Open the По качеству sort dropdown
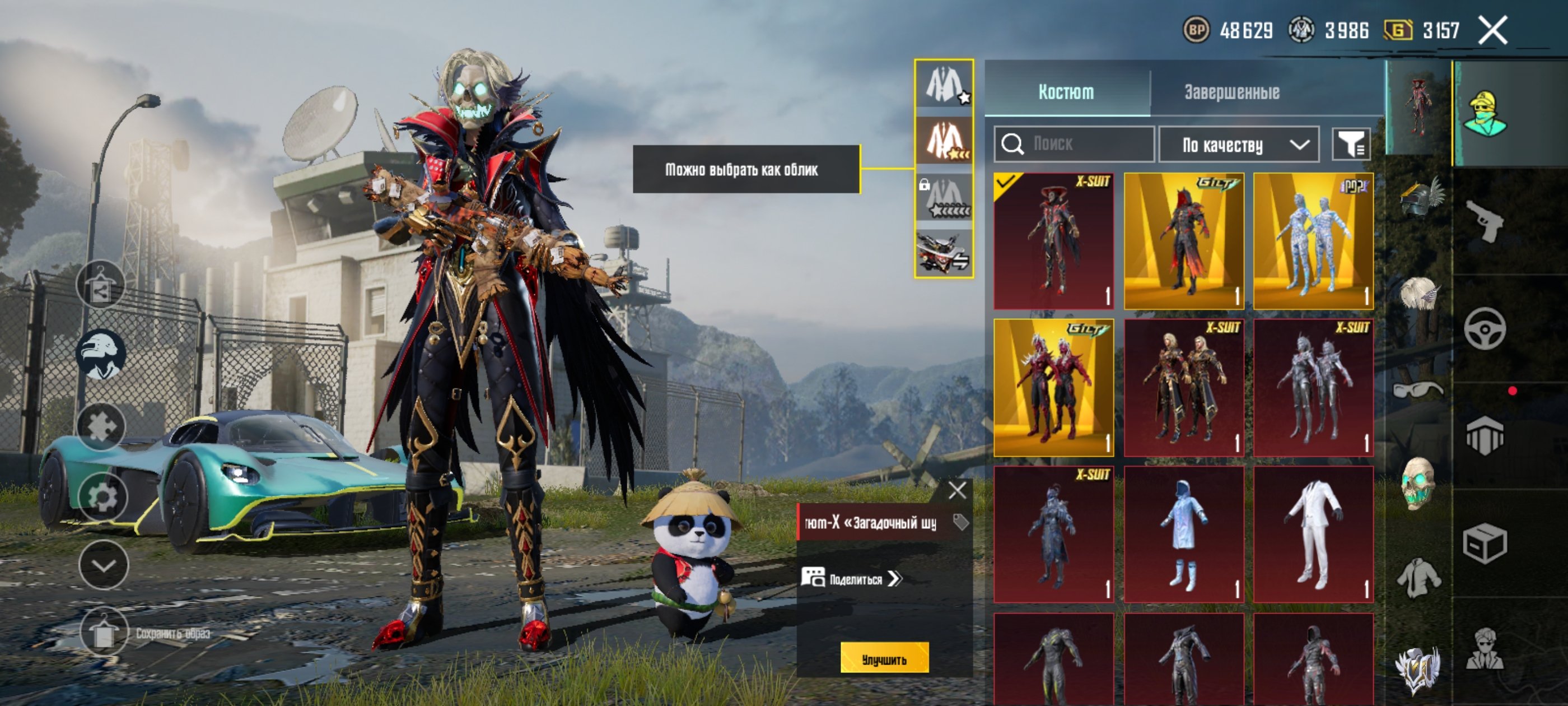 pos(1238,145)
